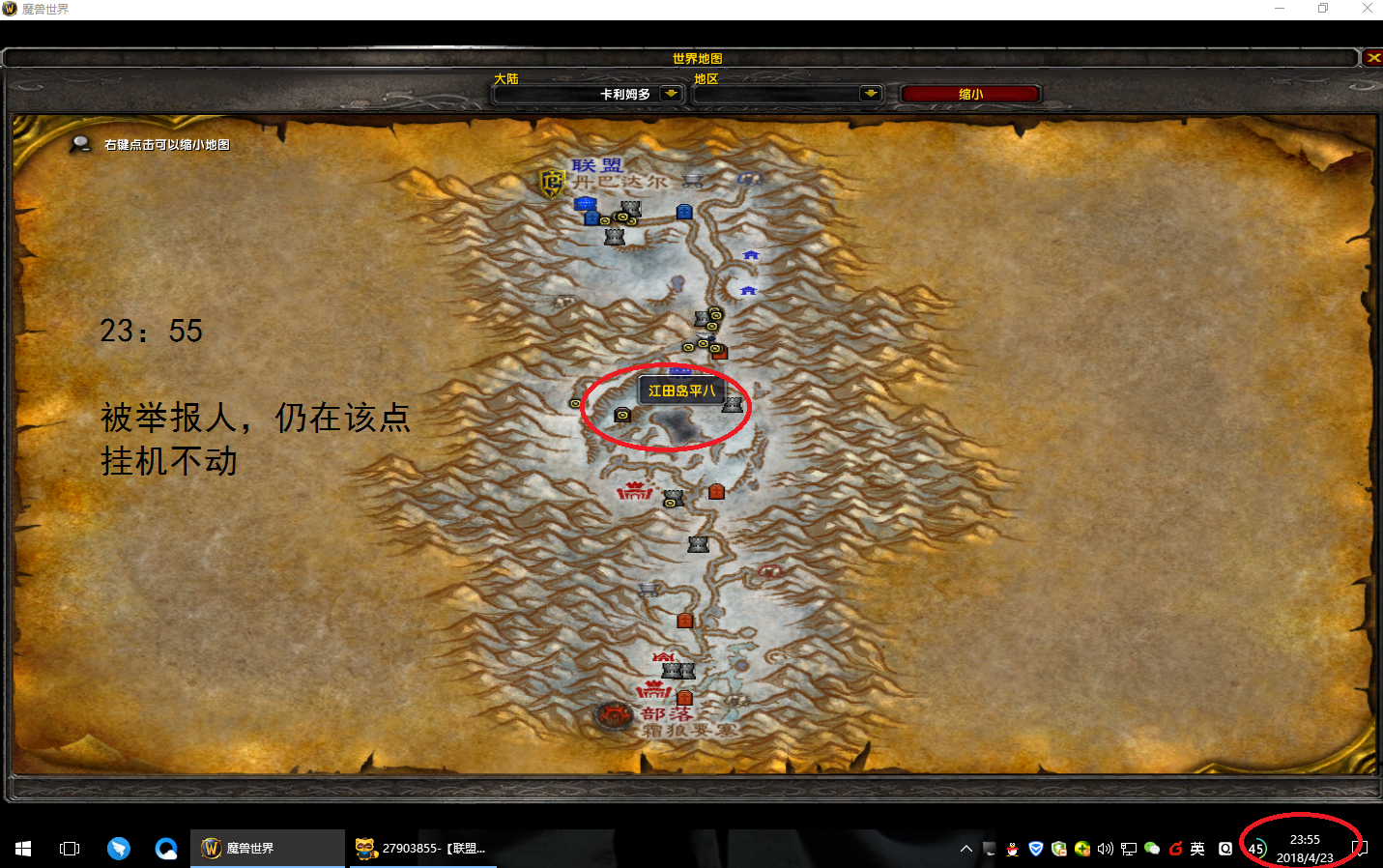
Task: Open the 大陆 continent dropdown showing 卡利姆多
Action: (x=669, y=93)
